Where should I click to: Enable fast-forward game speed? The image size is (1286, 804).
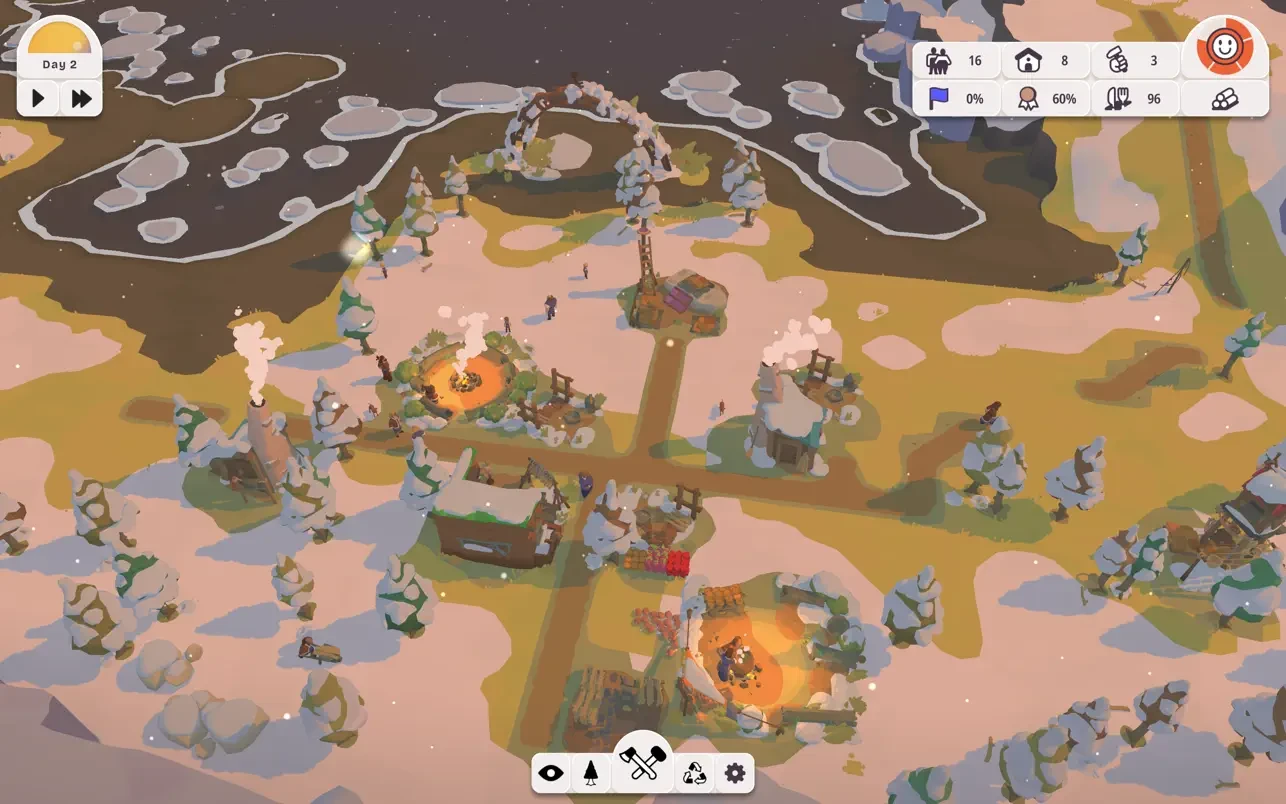82,98
